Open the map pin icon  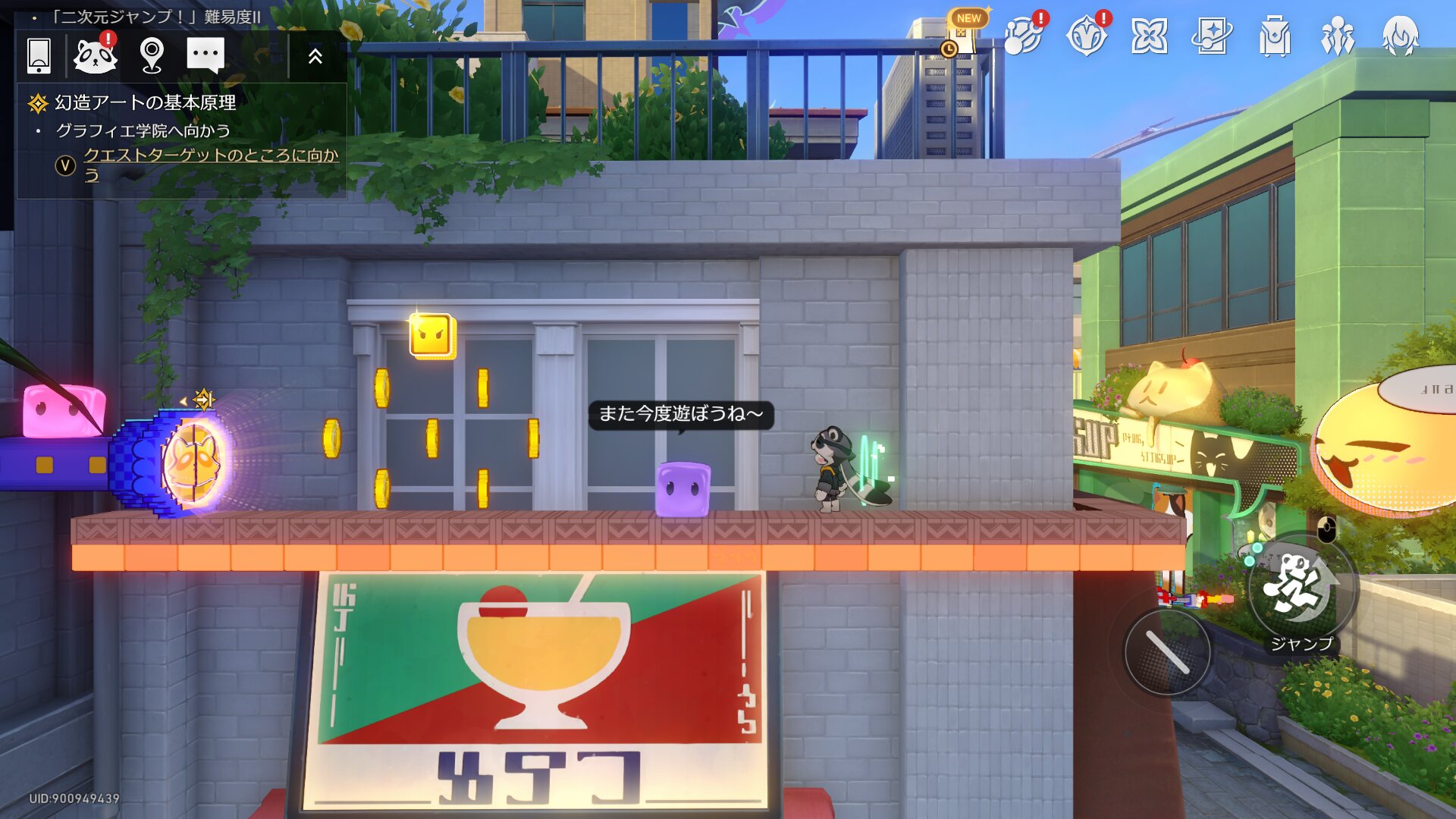click(152, 55)
